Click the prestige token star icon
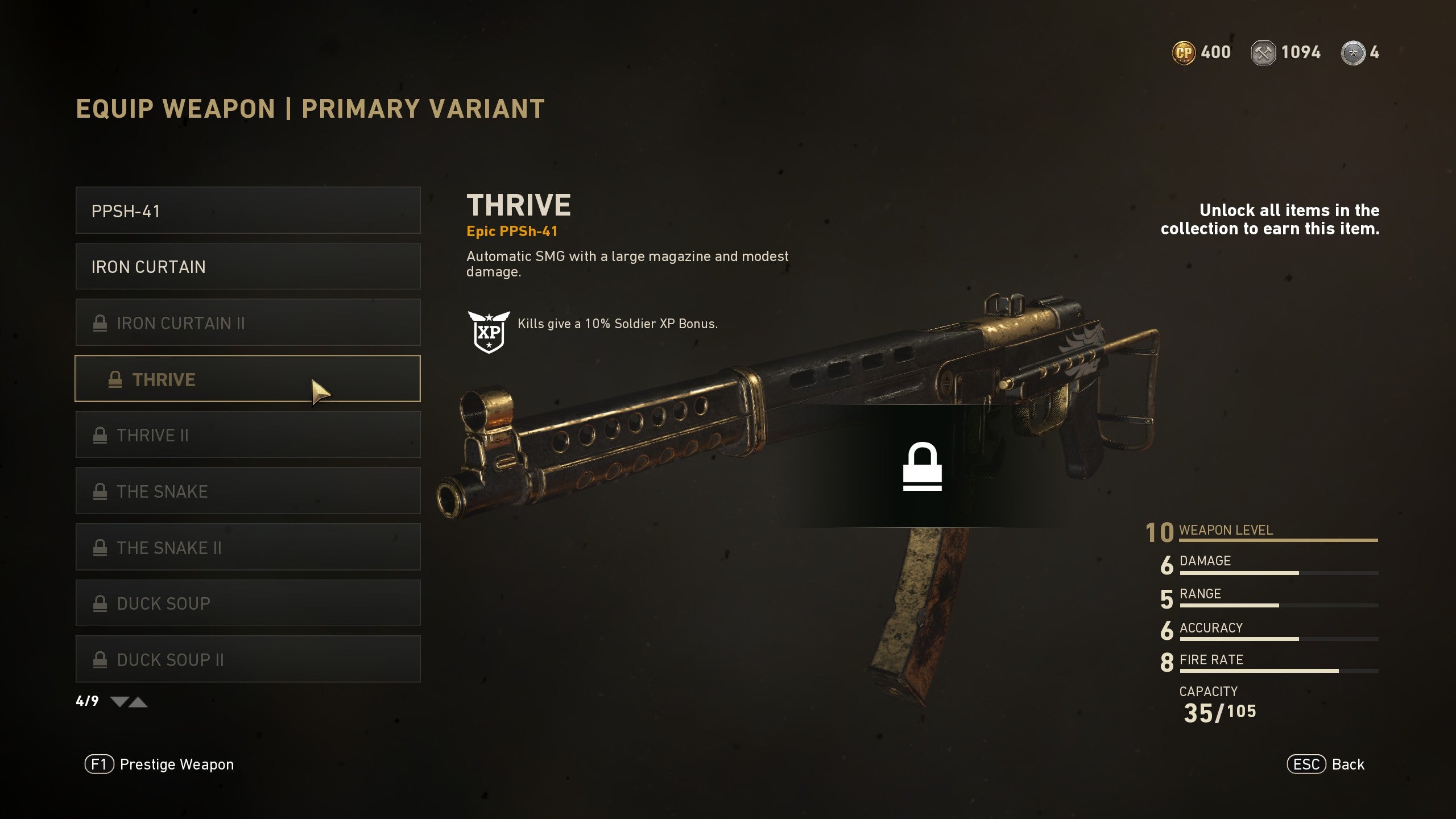 point(1352,52)
